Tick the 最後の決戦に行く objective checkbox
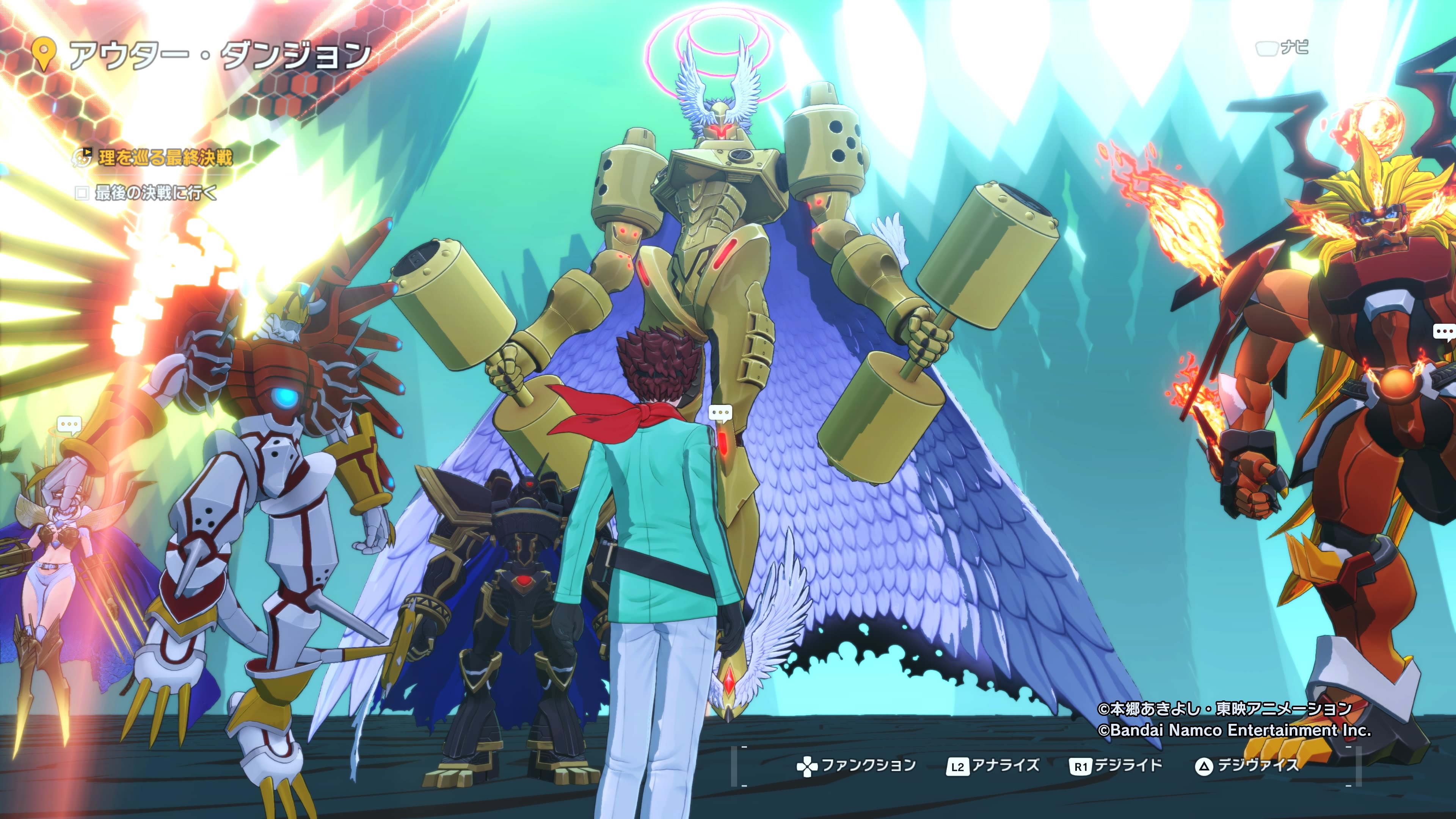1456x819 pixels. (x=82, y=193)
